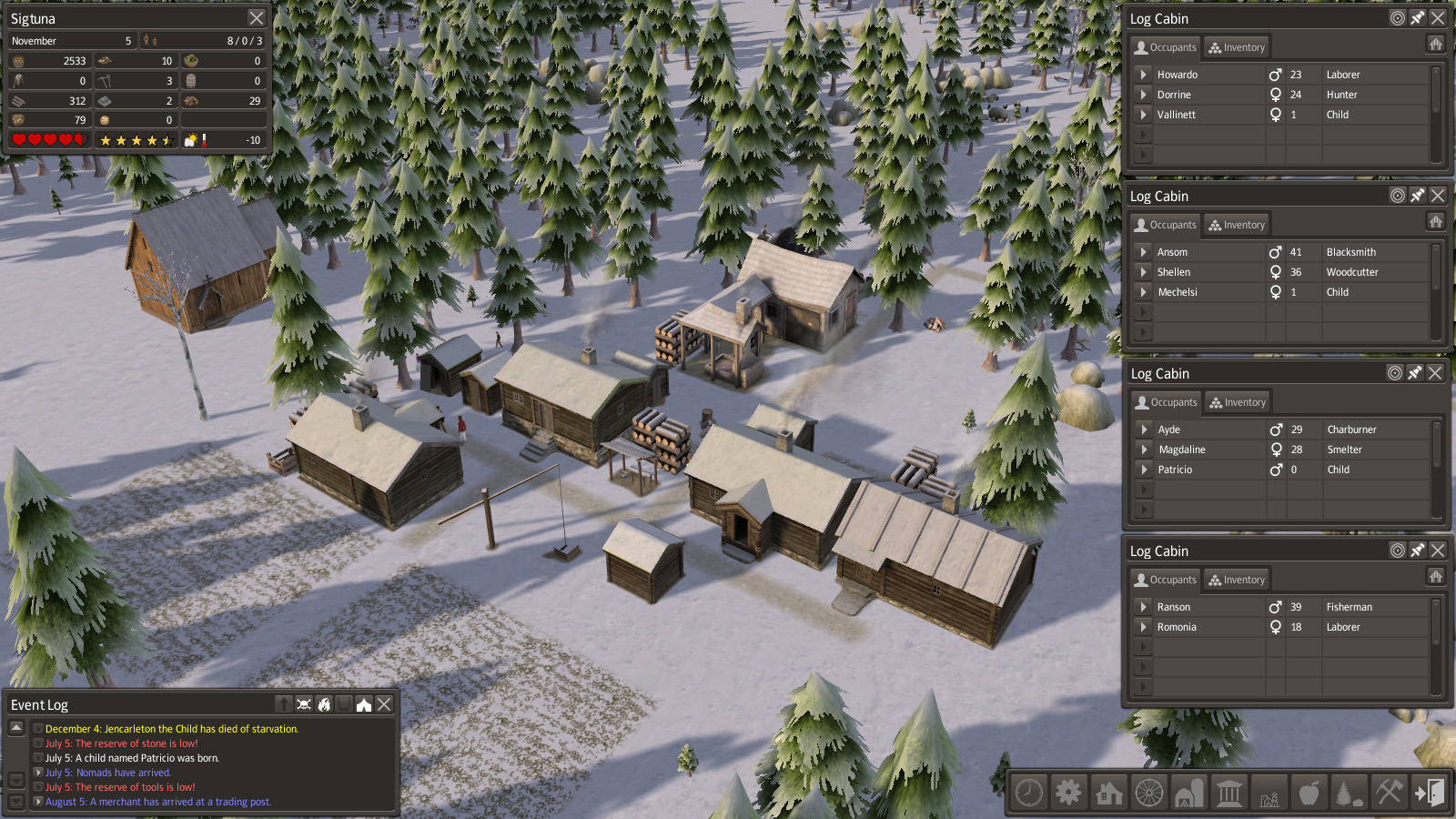
Task: Open the housing construction menu
Action: coord(1108,793)
